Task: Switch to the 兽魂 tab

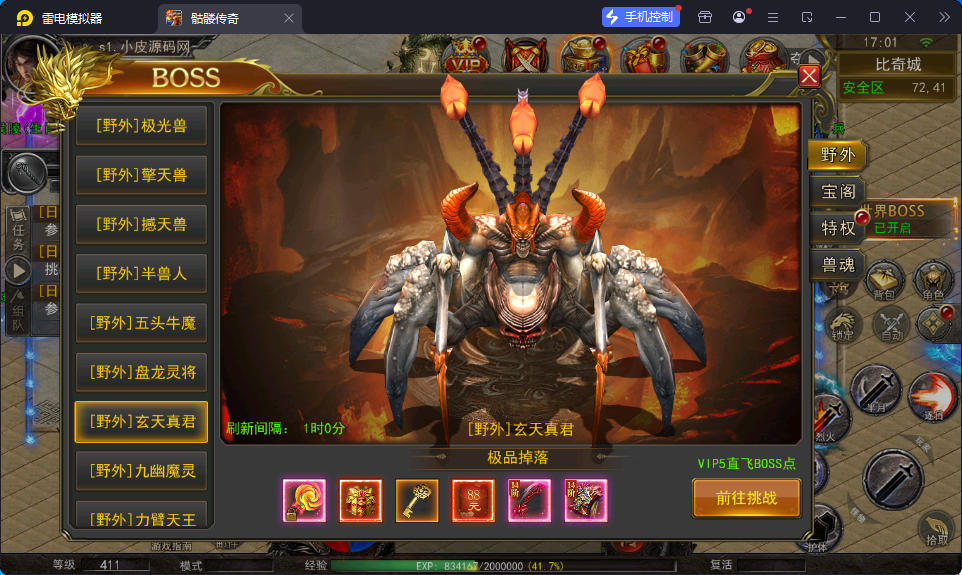Action: (x=837, y=265)
